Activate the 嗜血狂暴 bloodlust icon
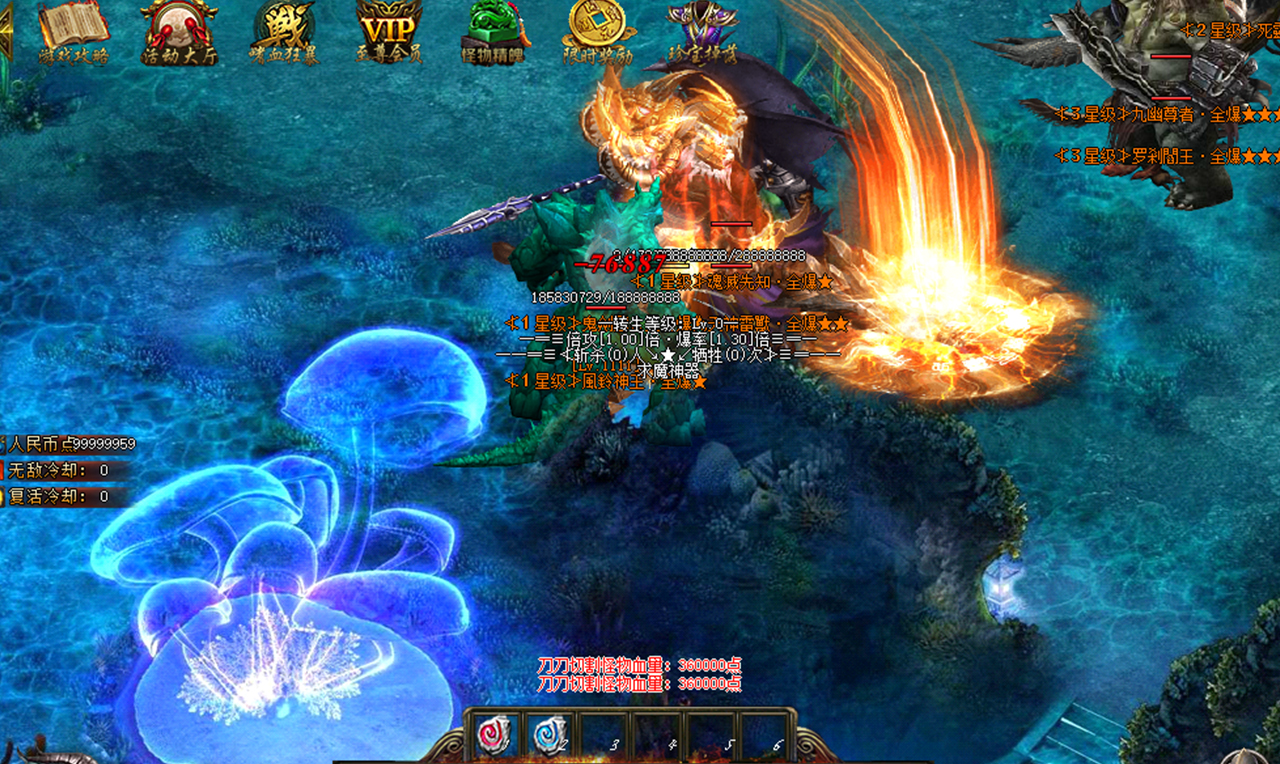The image size is (1280, 764). coord(284,30)
